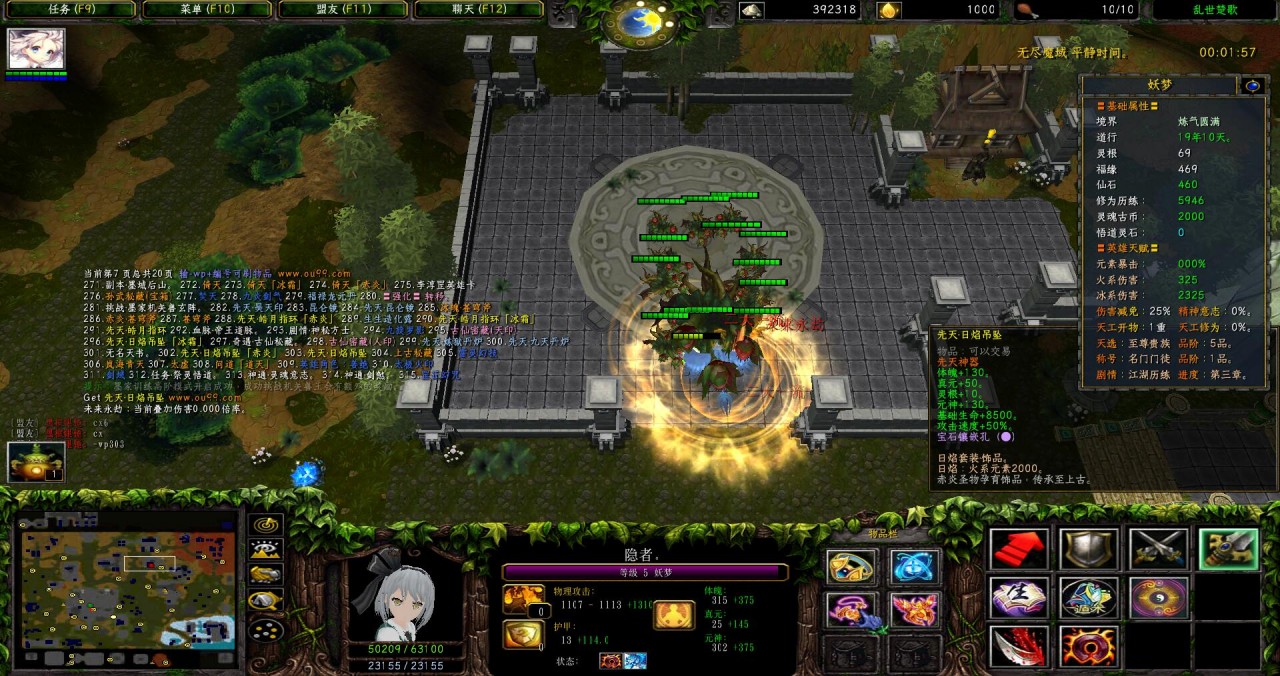This screenshot has height=676, width=1280.
Task: Select the golden ring inventory item
Action: click(x=851, y=568)
